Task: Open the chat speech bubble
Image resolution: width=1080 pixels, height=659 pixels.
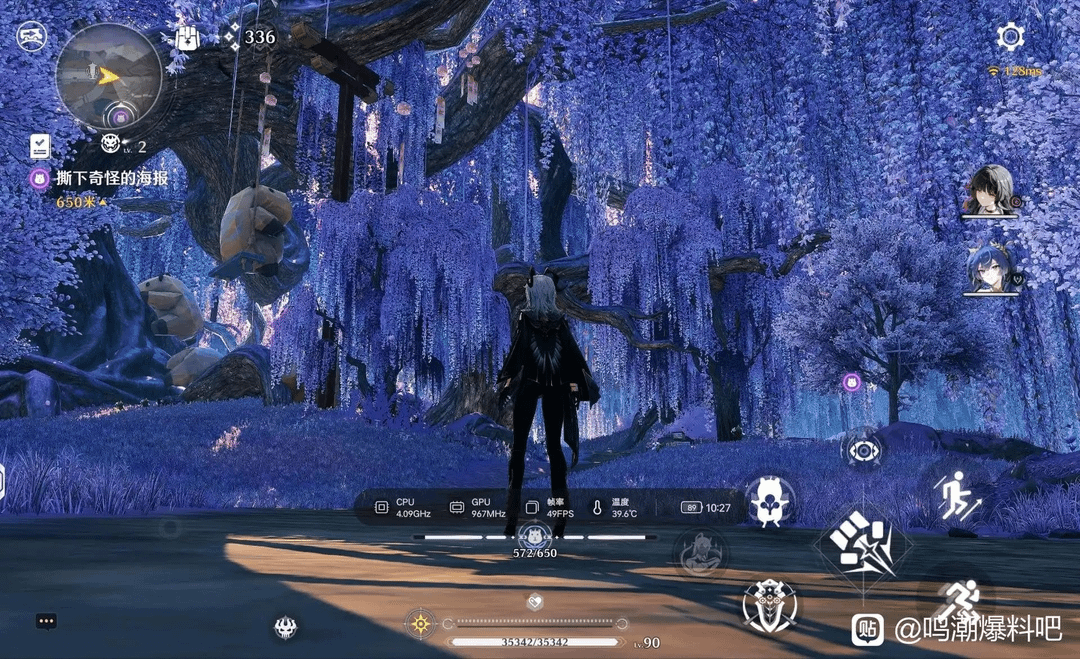Action: tap(46, 621)
